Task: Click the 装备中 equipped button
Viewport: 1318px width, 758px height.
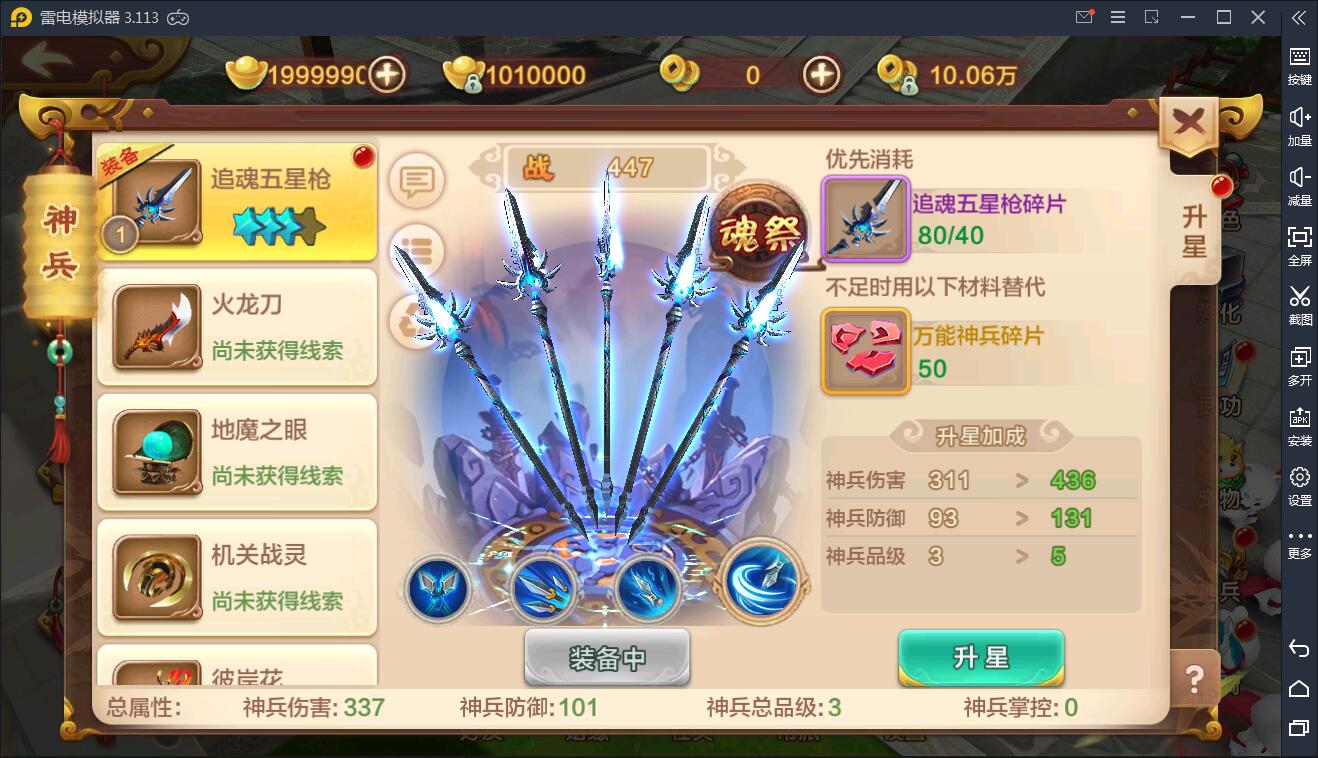Action: click(x=606, y=656)
